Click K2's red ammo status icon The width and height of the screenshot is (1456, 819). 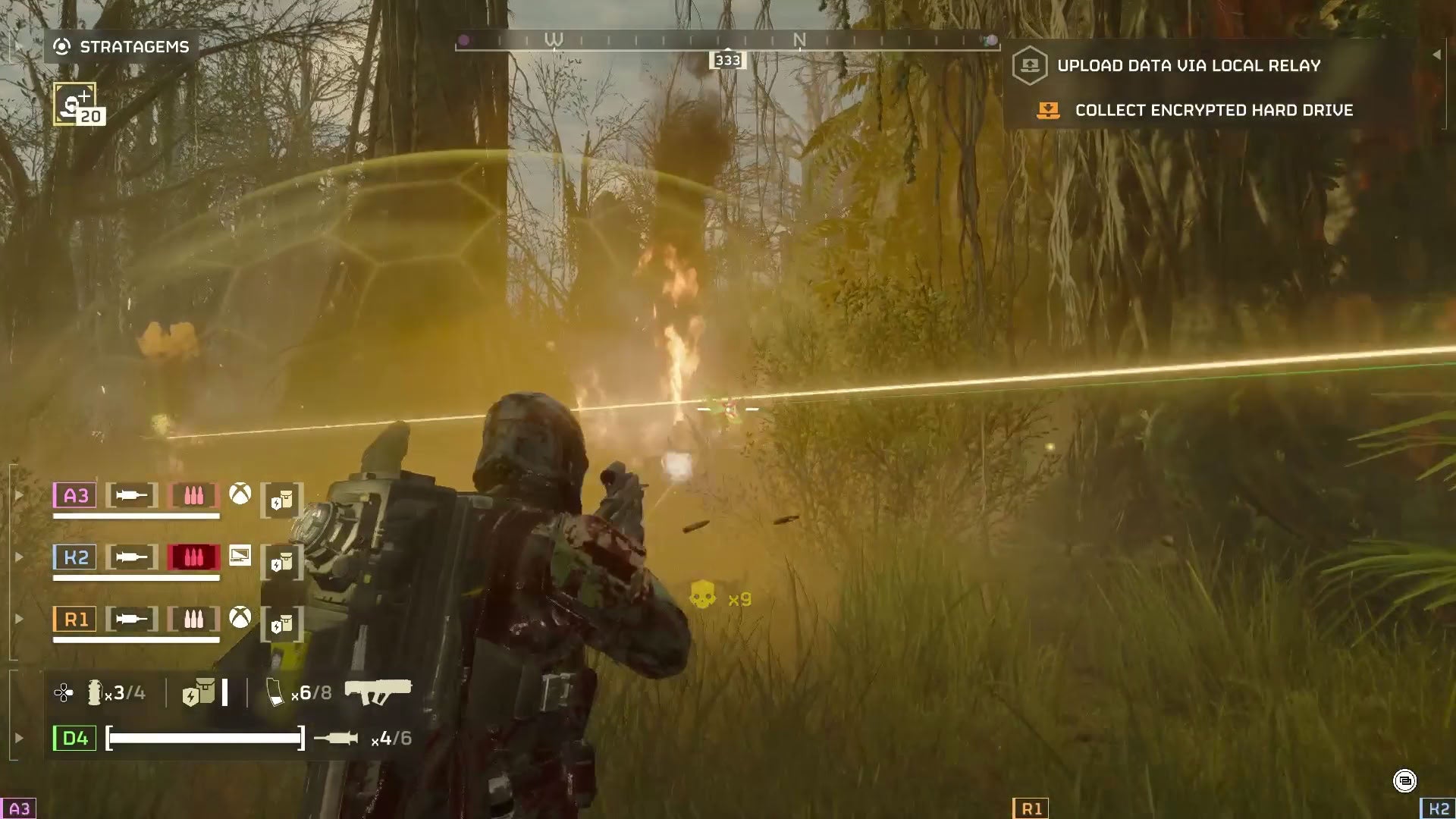(x=193, y=557)
